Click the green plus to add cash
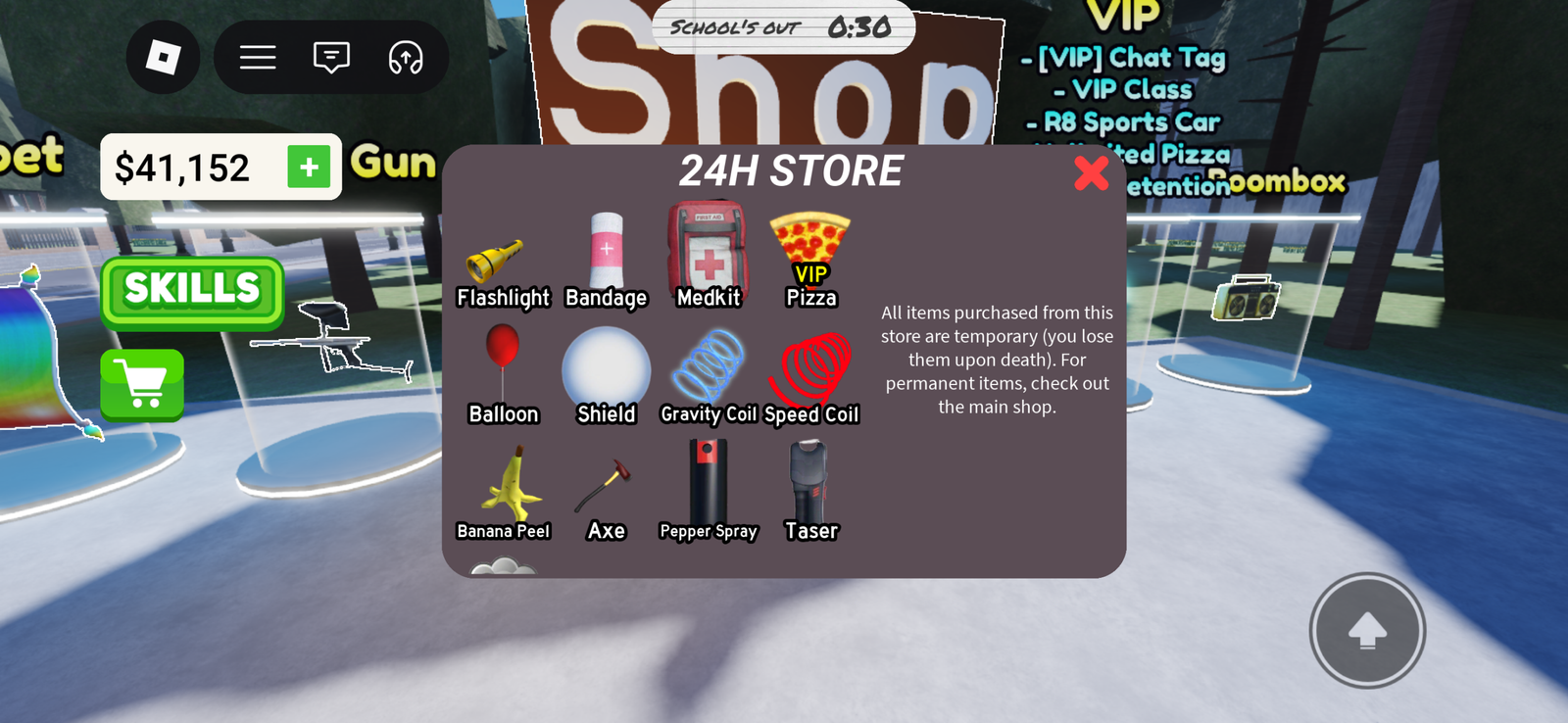 tap(309, 168)
